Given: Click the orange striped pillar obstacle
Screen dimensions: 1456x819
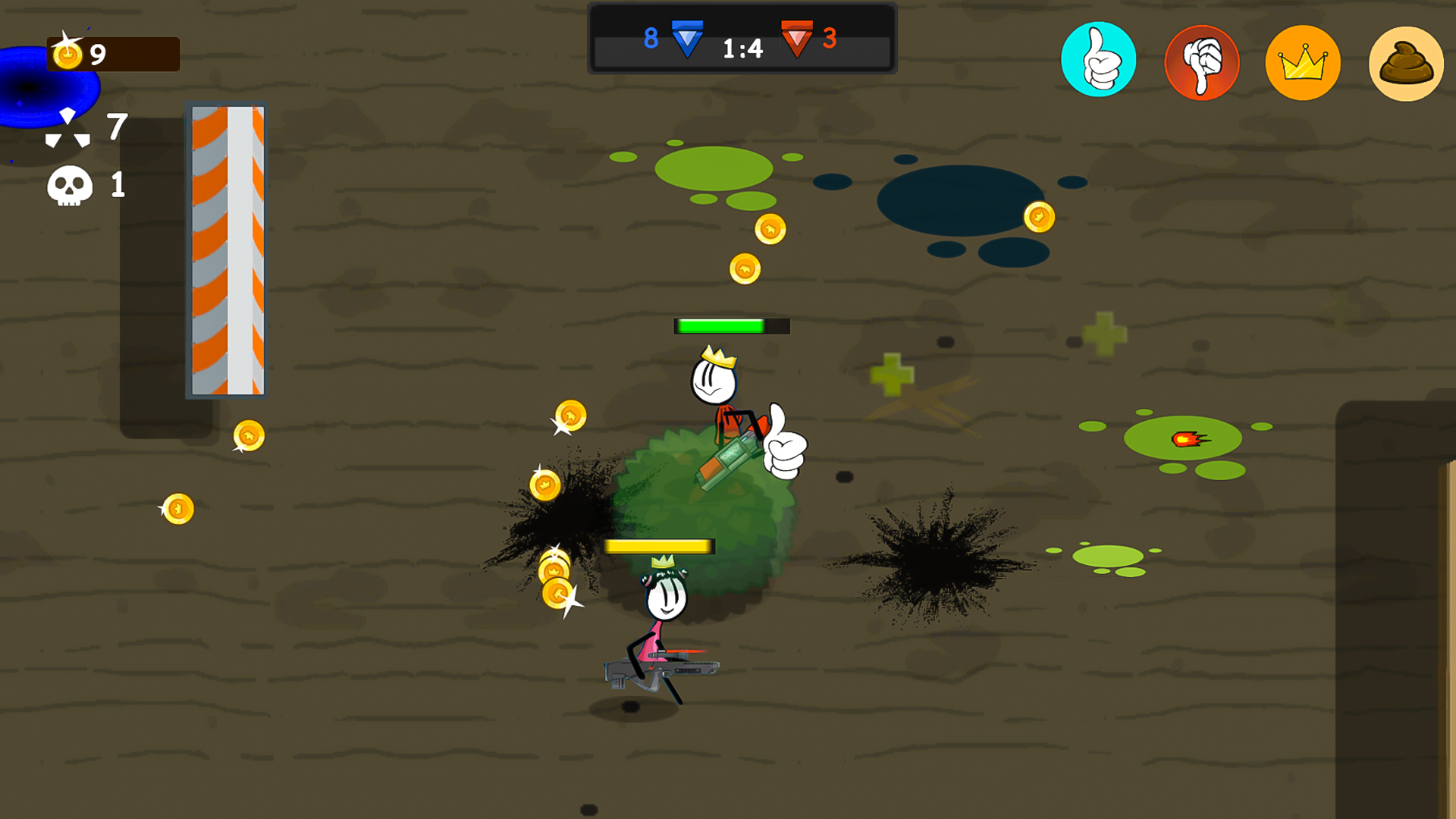Looking at the screenshot, I should tap(227, 250).
